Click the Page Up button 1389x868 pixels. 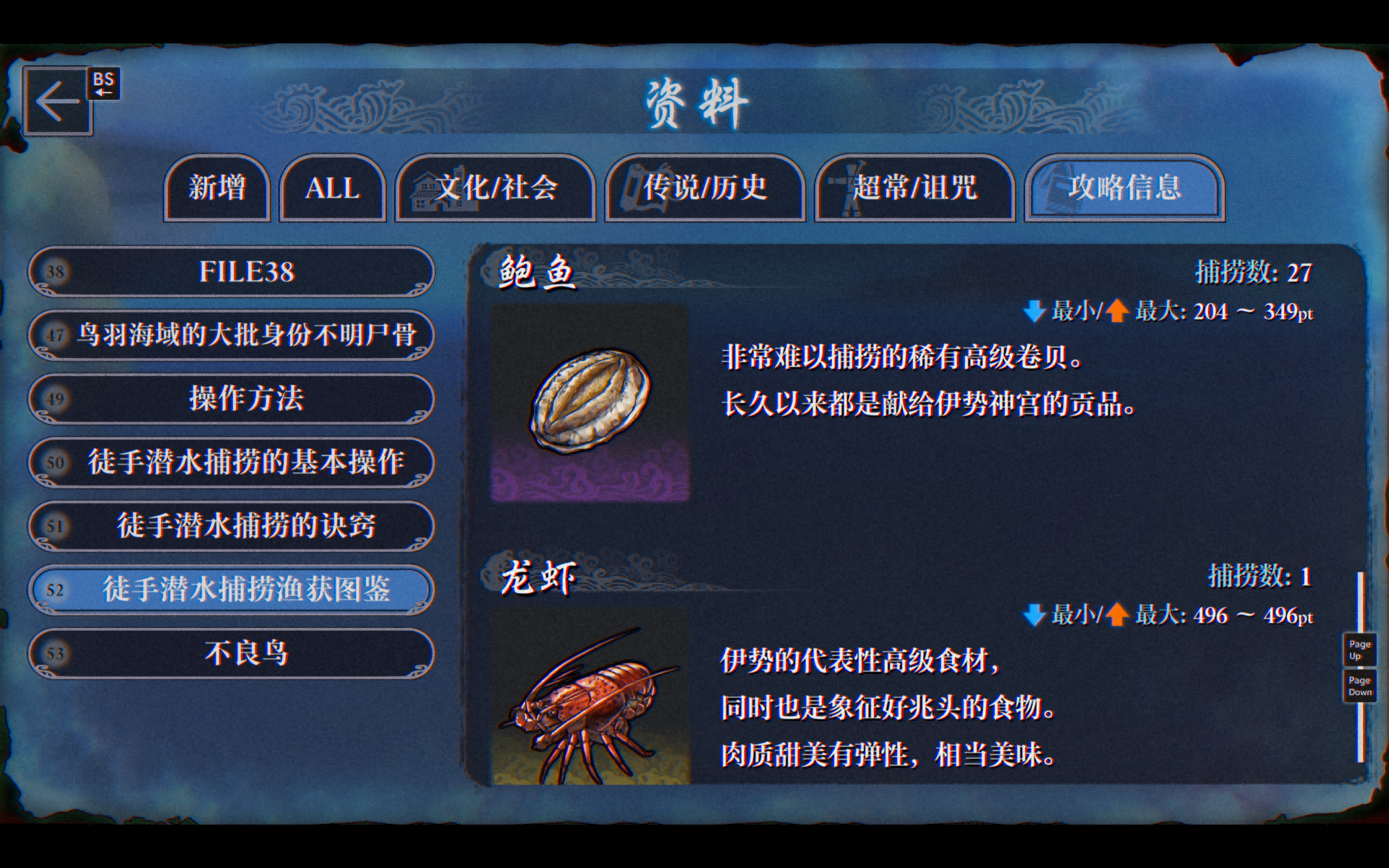point(1359,649)
